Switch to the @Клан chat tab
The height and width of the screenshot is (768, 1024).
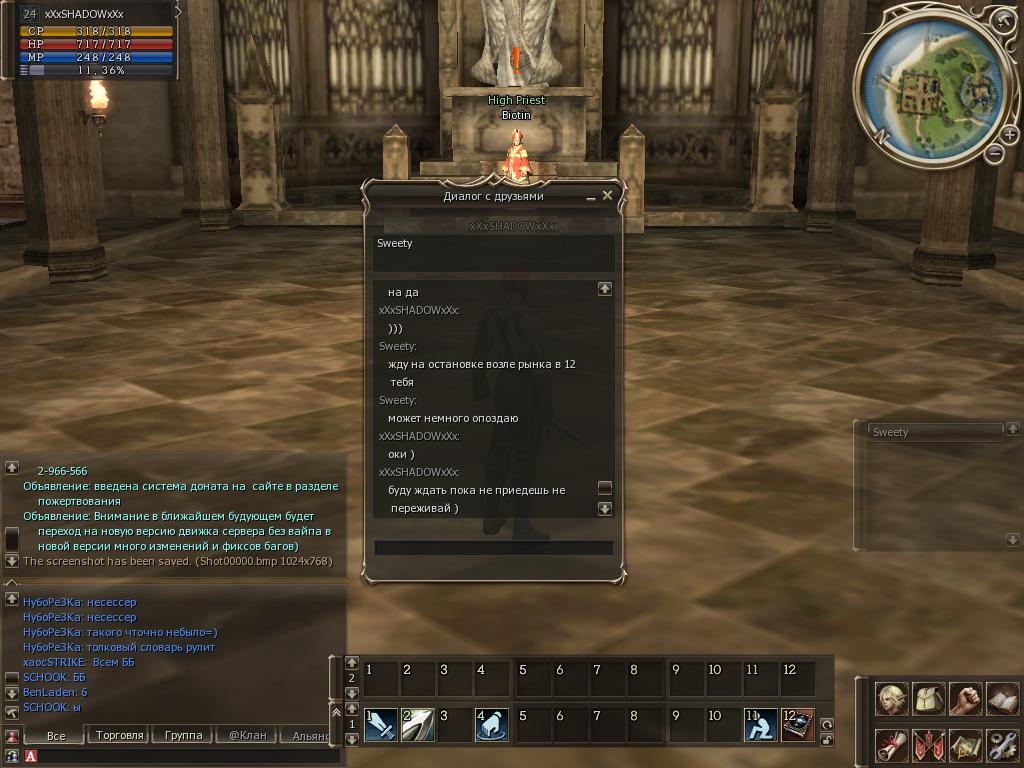248,735
